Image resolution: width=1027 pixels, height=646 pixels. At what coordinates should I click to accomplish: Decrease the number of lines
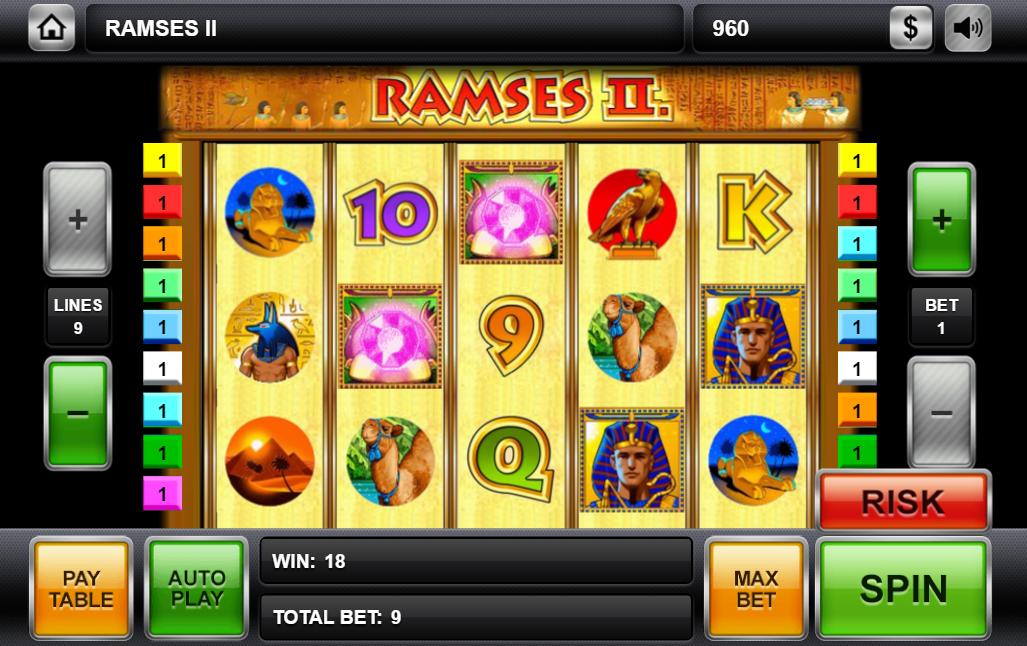(x=77, y=413)
